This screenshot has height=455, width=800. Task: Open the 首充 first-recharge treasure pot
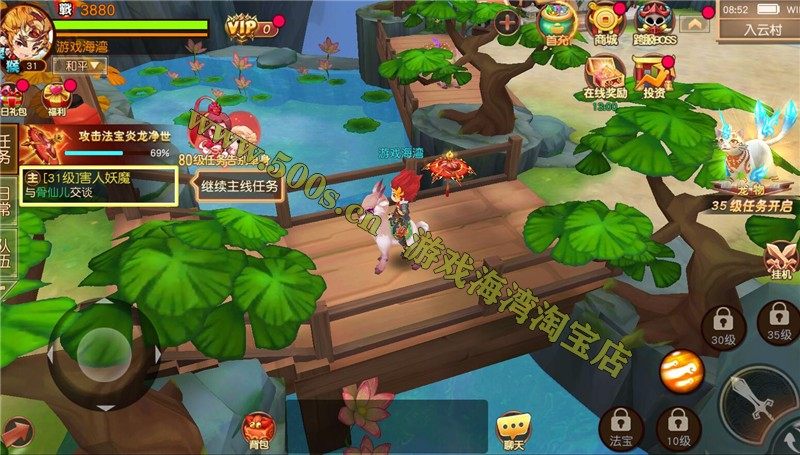558,22
